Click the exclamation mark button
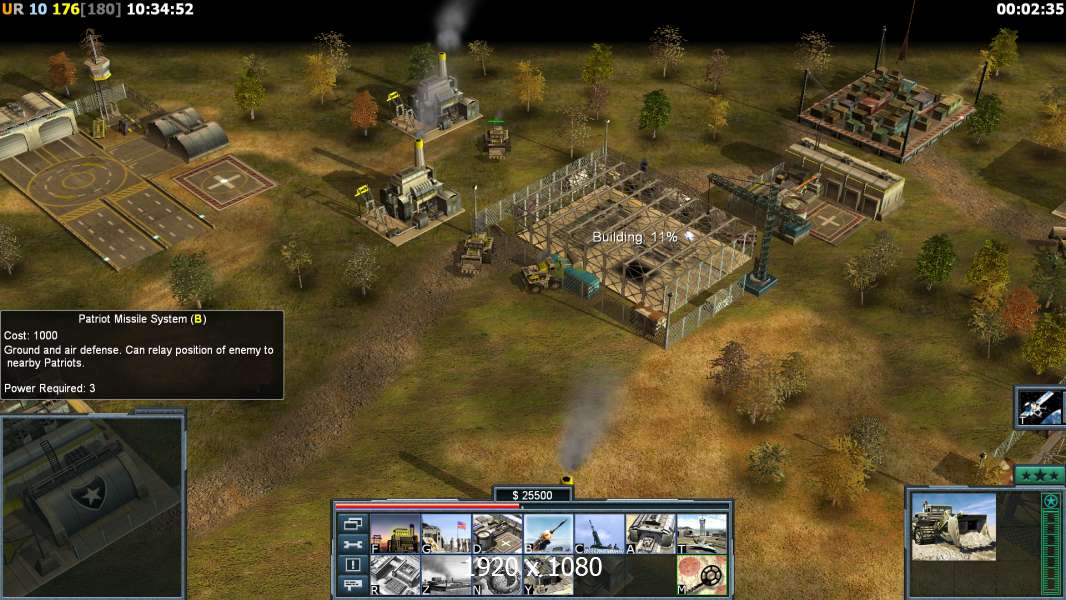 [352, 565]
